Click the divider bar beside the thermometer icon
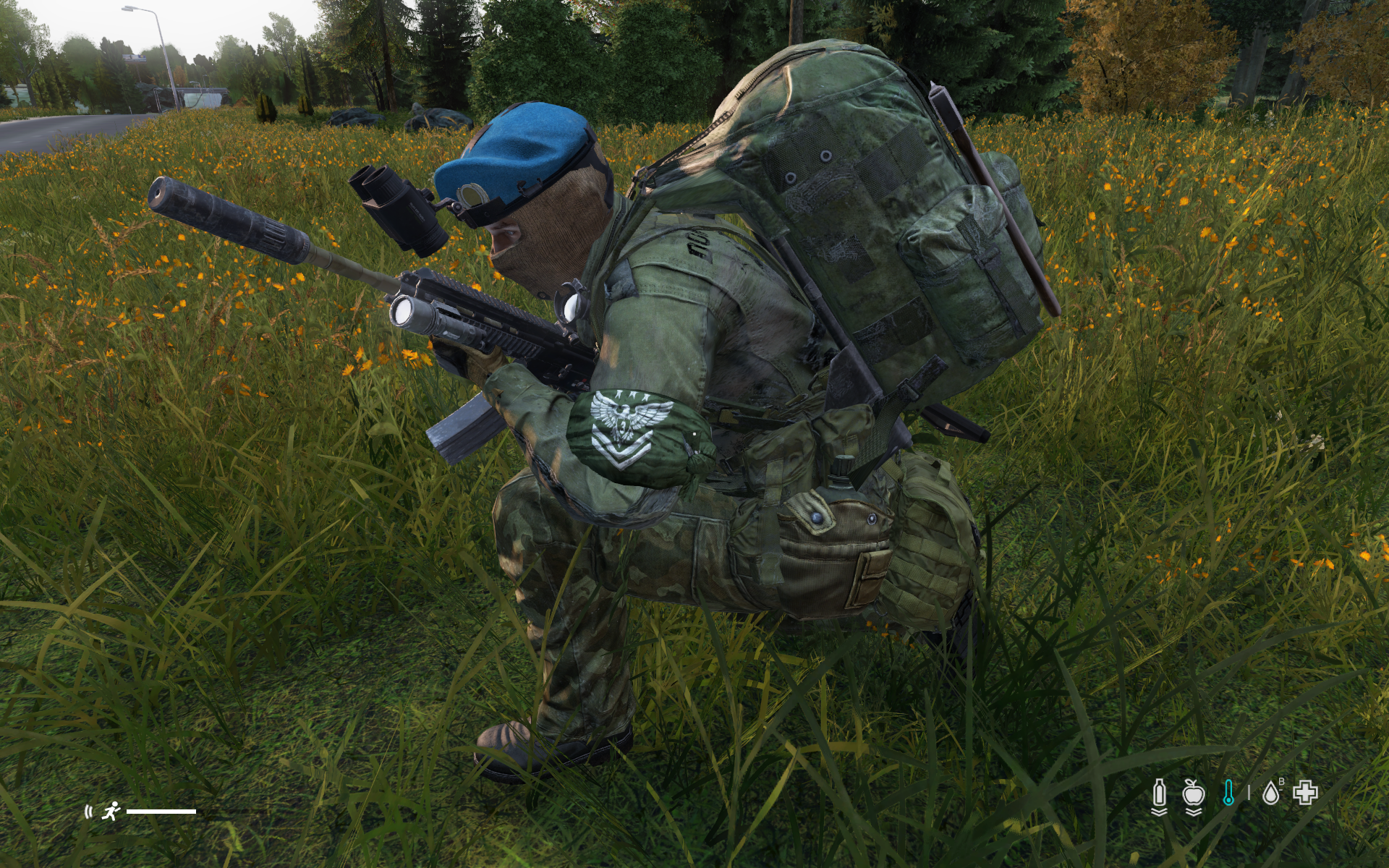1389x868 pixels. 1249,793
